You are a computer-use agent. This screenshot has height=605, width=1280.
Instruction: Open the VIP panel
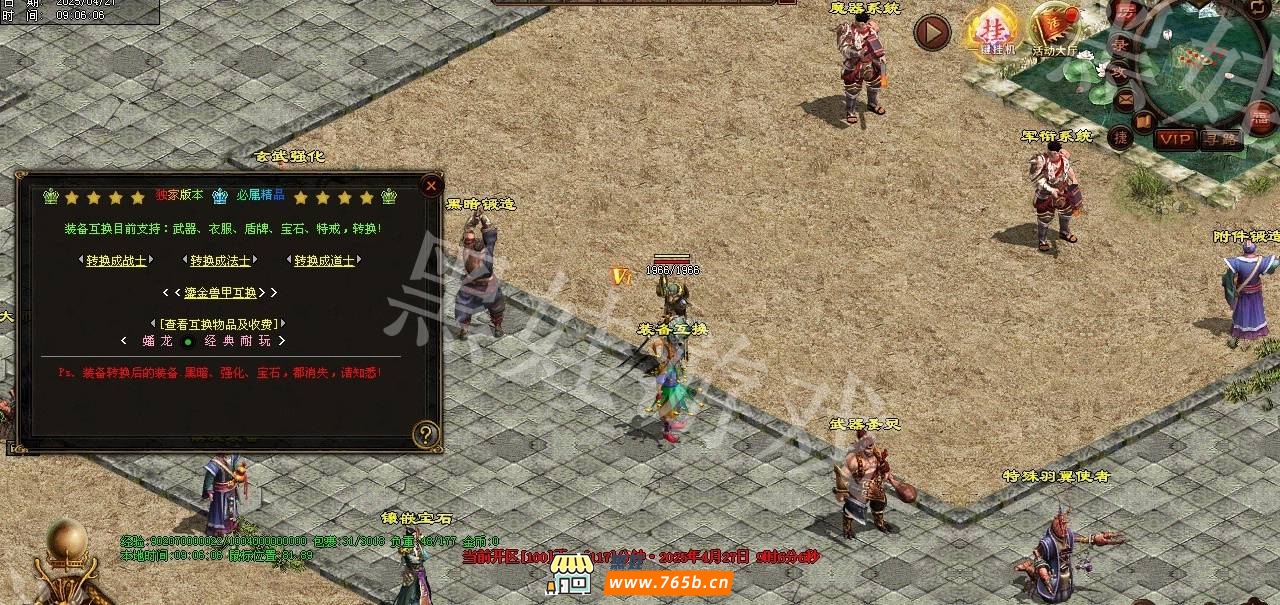click(1175, 139)
